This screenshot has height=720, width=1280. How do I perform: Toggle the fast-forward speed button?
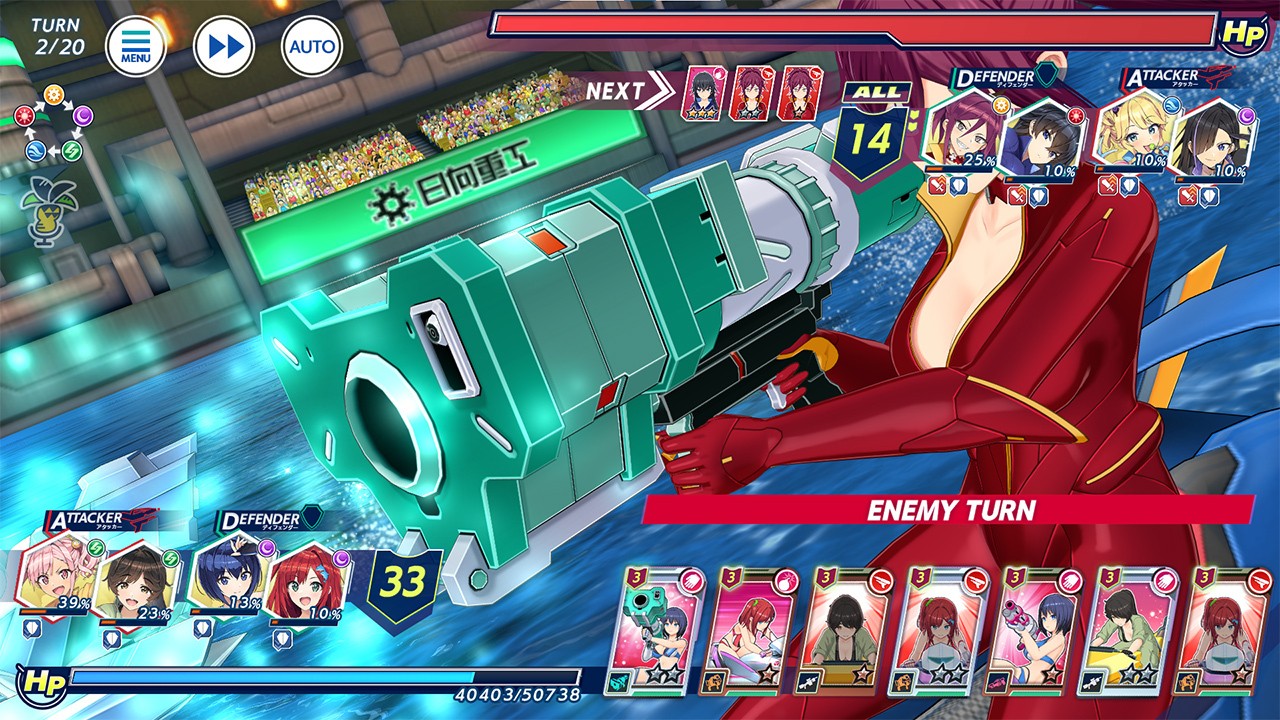[224, 46]
